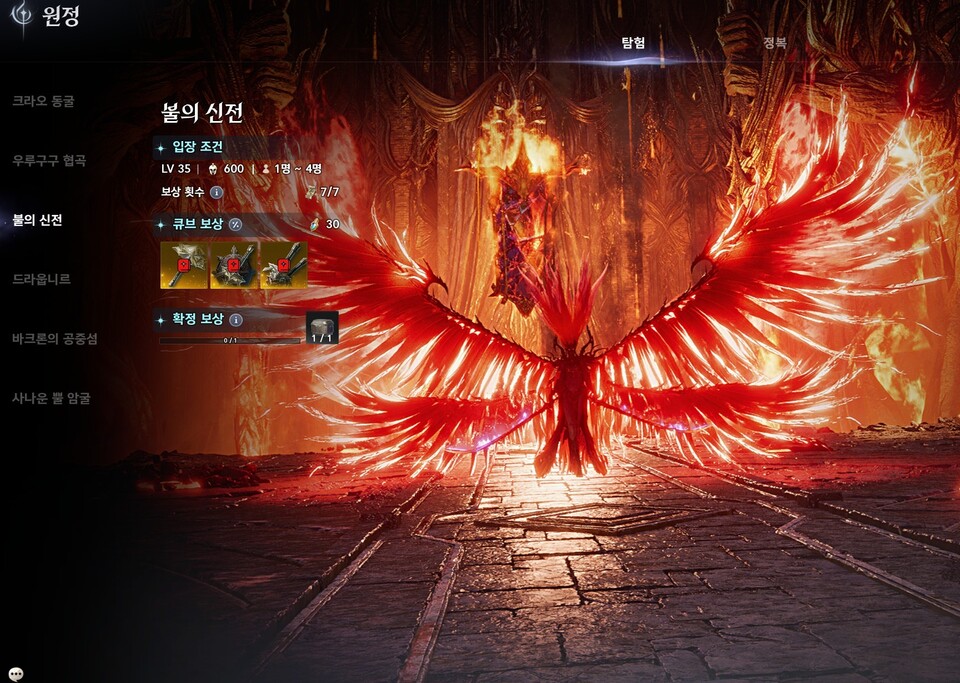Open the chat bubble icon
This screenshot has height=683, width=960.
click(x=15, y=673)
